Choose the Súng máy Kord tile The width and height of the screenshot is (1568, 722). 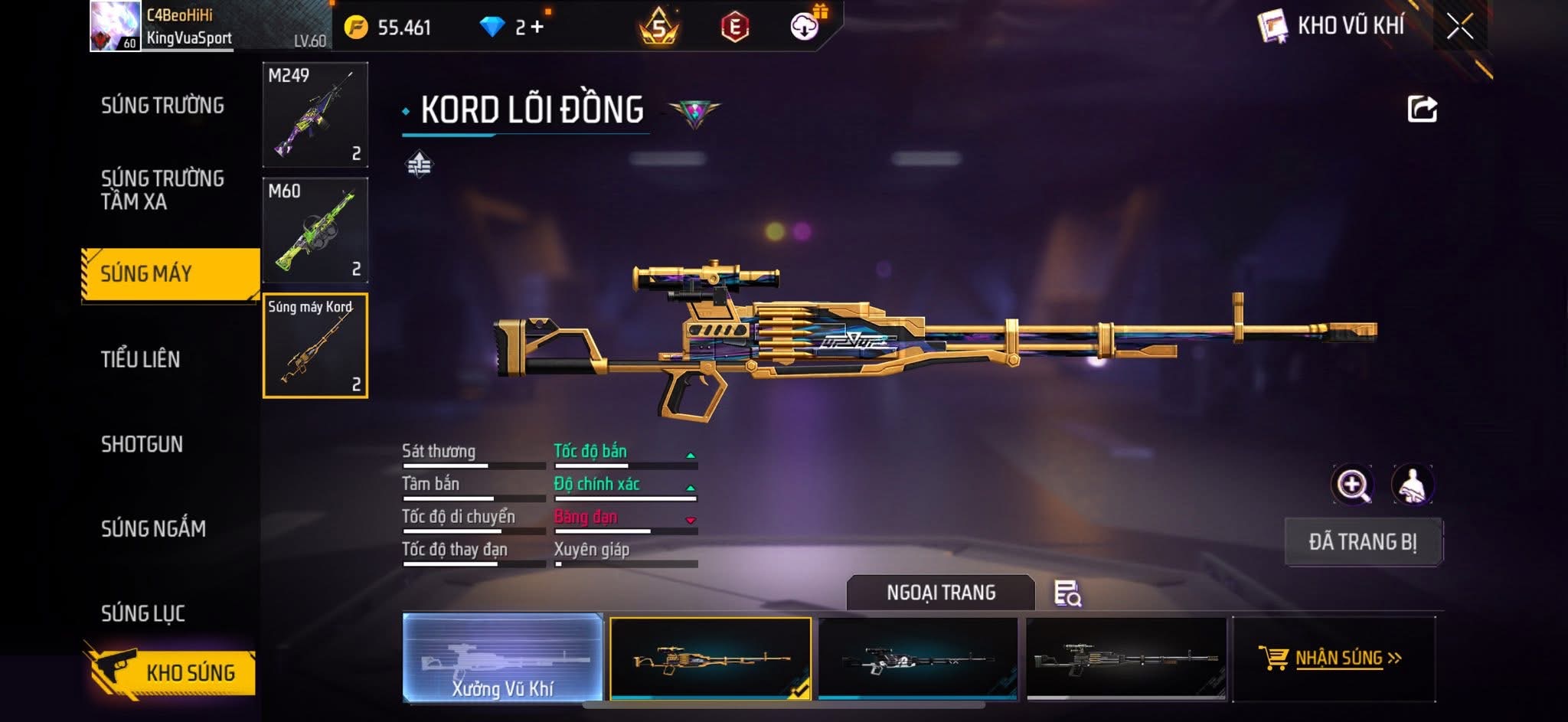(315, 346)
